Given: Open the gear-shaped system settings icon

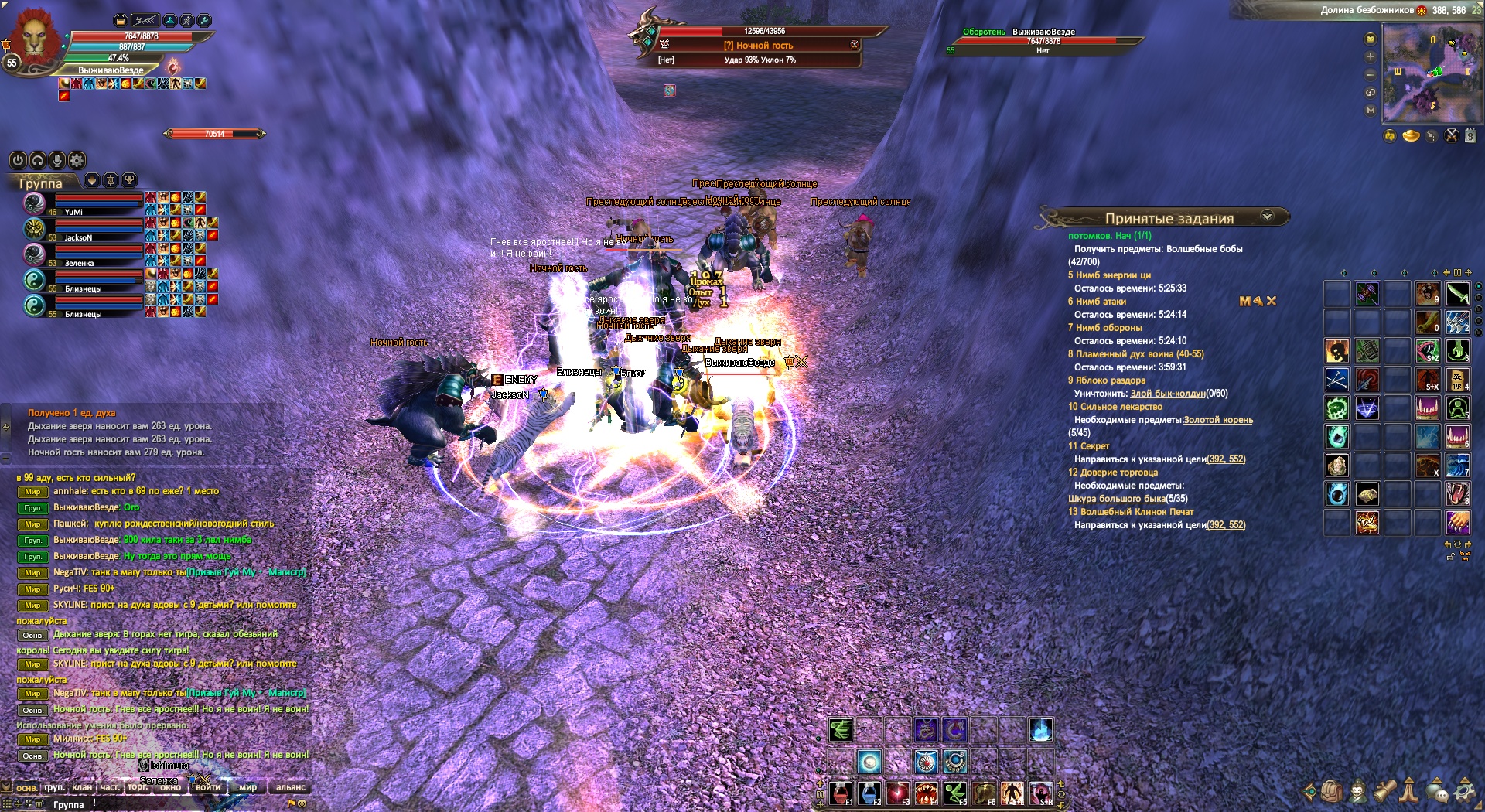Looking at the screenshot, I should pos(1464,791).
